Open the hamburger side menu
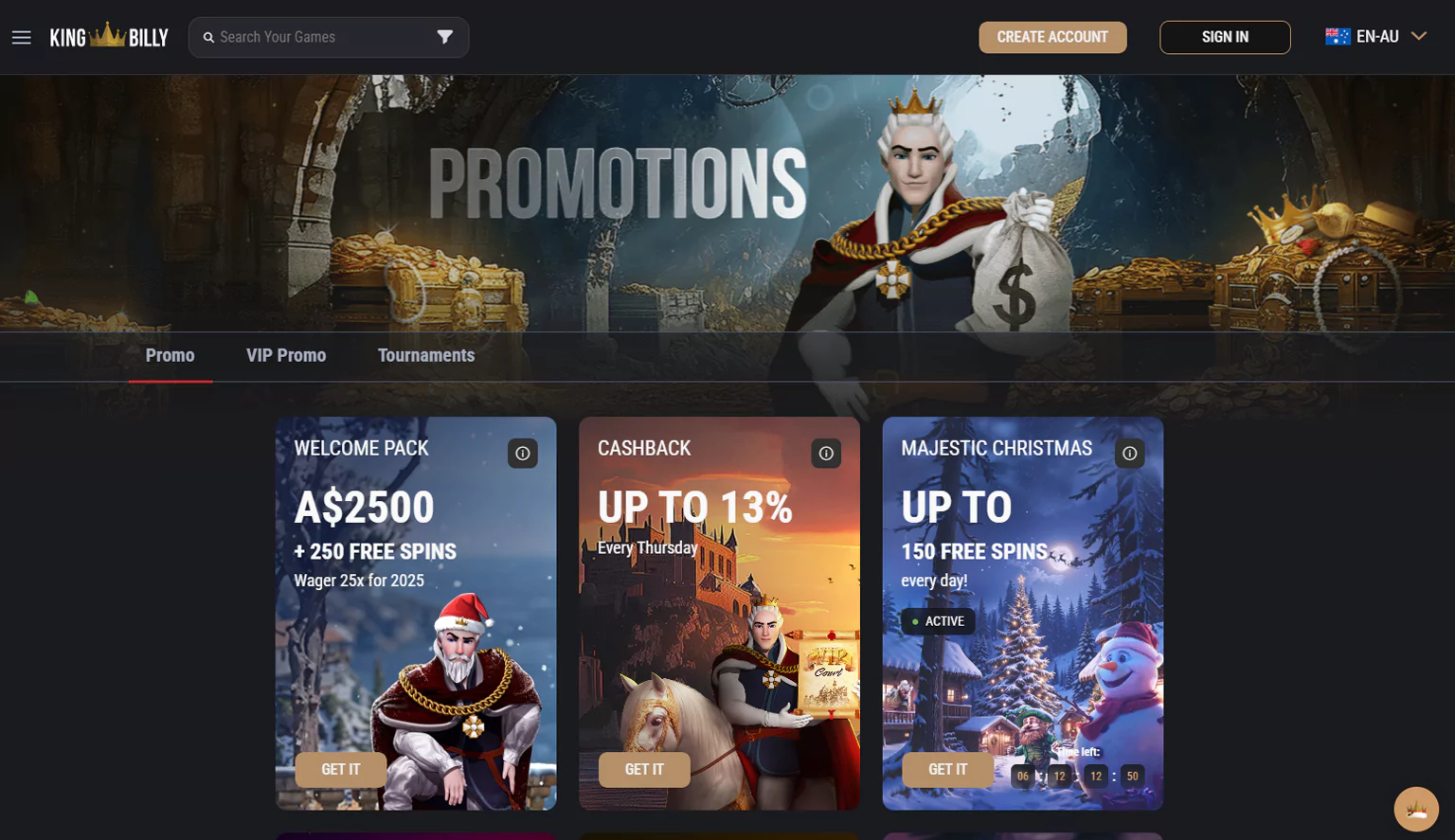Viewport: 1455px width, 840px height. (22, 38)
